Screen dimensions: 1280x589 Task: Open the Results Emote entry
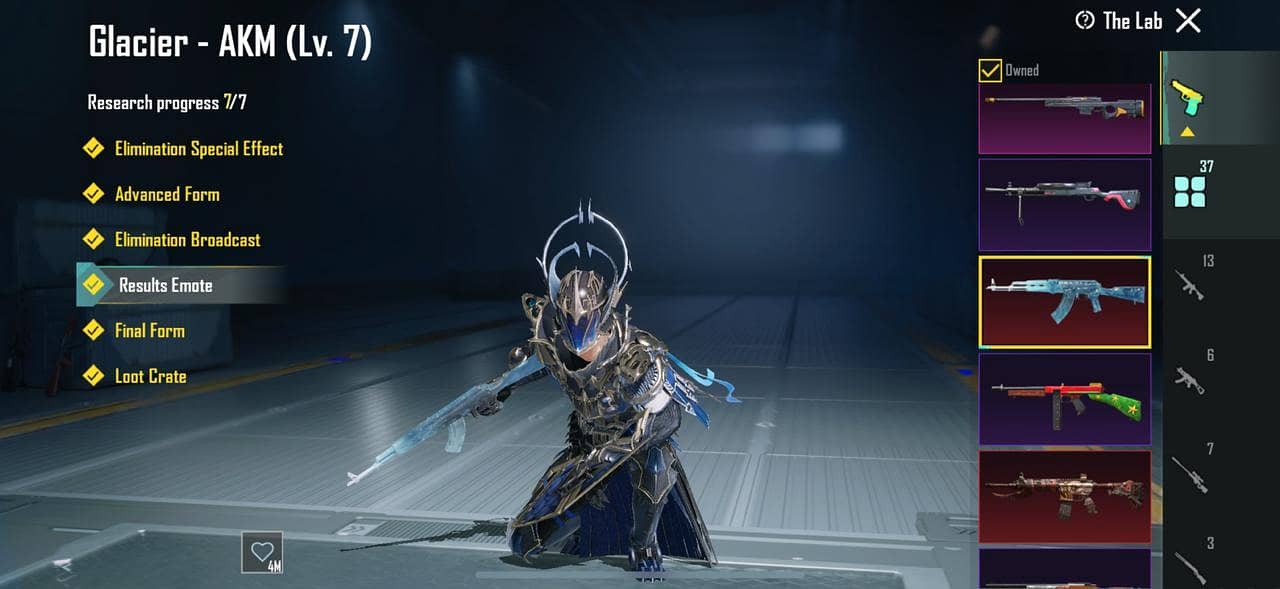tap(165, 286)
